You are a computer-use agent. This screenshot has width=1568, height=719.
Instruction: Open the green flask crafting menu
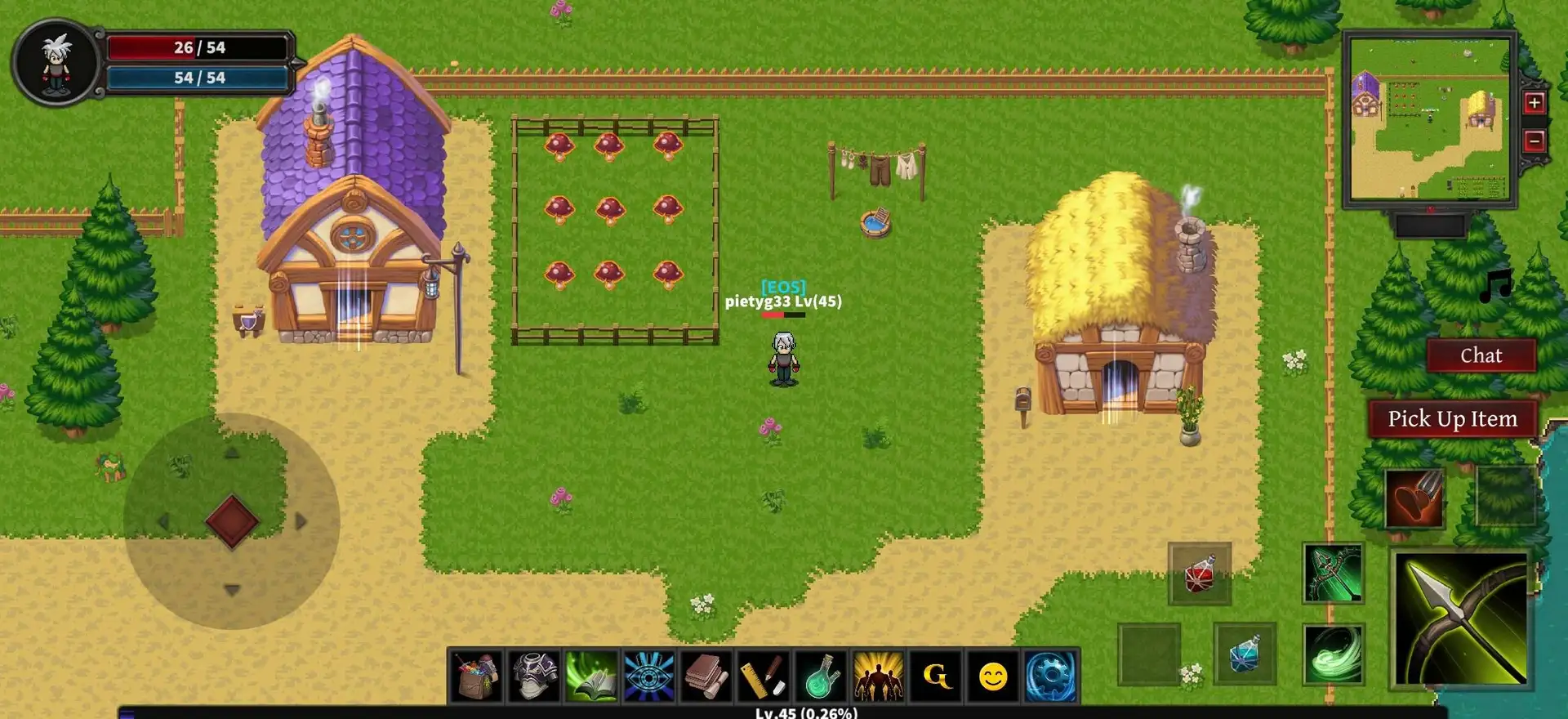pyautogui.click(x=821, y=677)
